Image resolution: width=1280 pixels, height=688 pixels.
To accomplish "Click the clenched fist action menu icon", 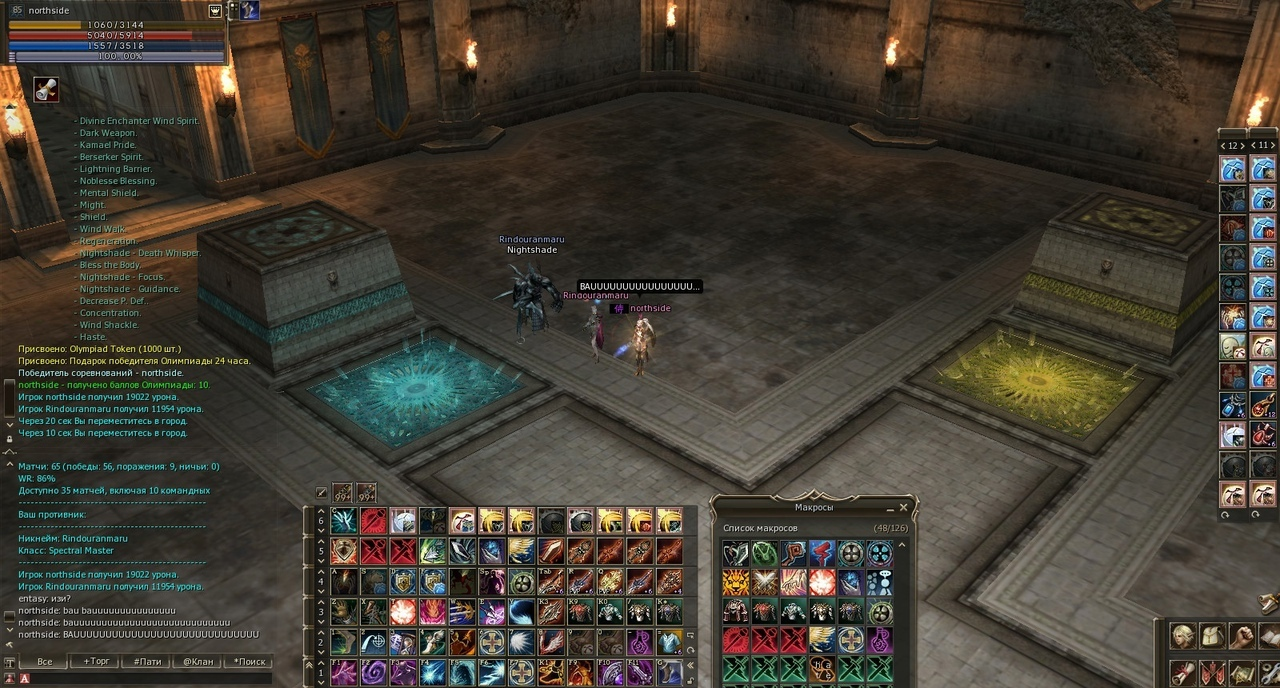I will click(1241, 636).
